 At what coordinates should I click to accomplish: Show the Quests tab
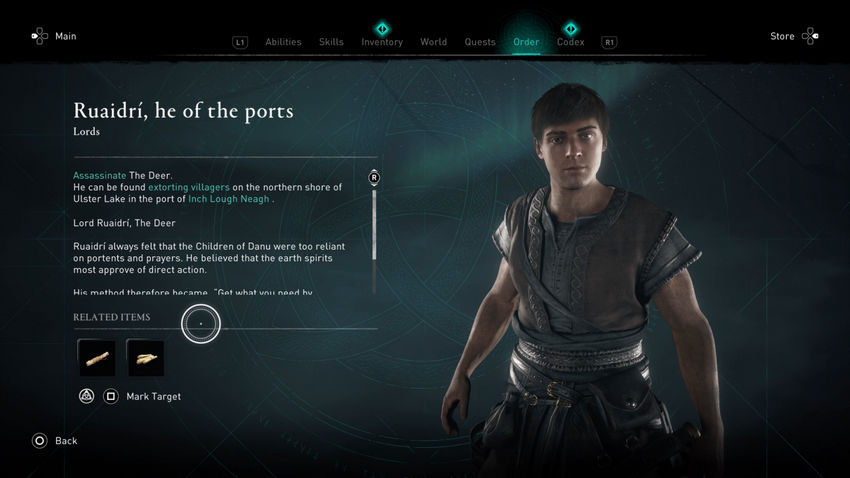[480, 42]
